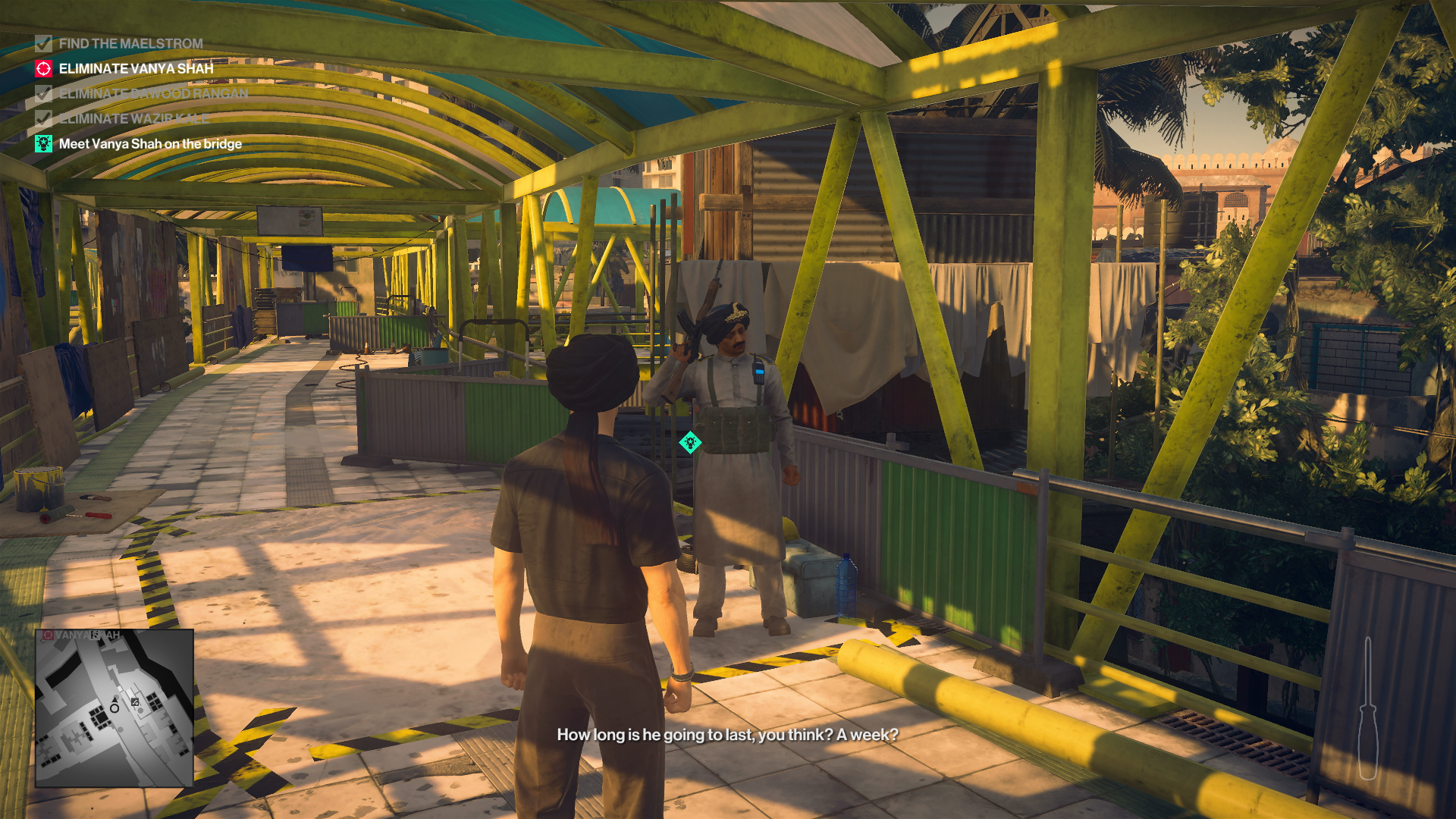Uncheck the ELIMINATE DAWOOD RANGAN objective
Image resolution: width=1456 pixels, height=819 pixels.
pyautogui.click(x=43, y=94)
